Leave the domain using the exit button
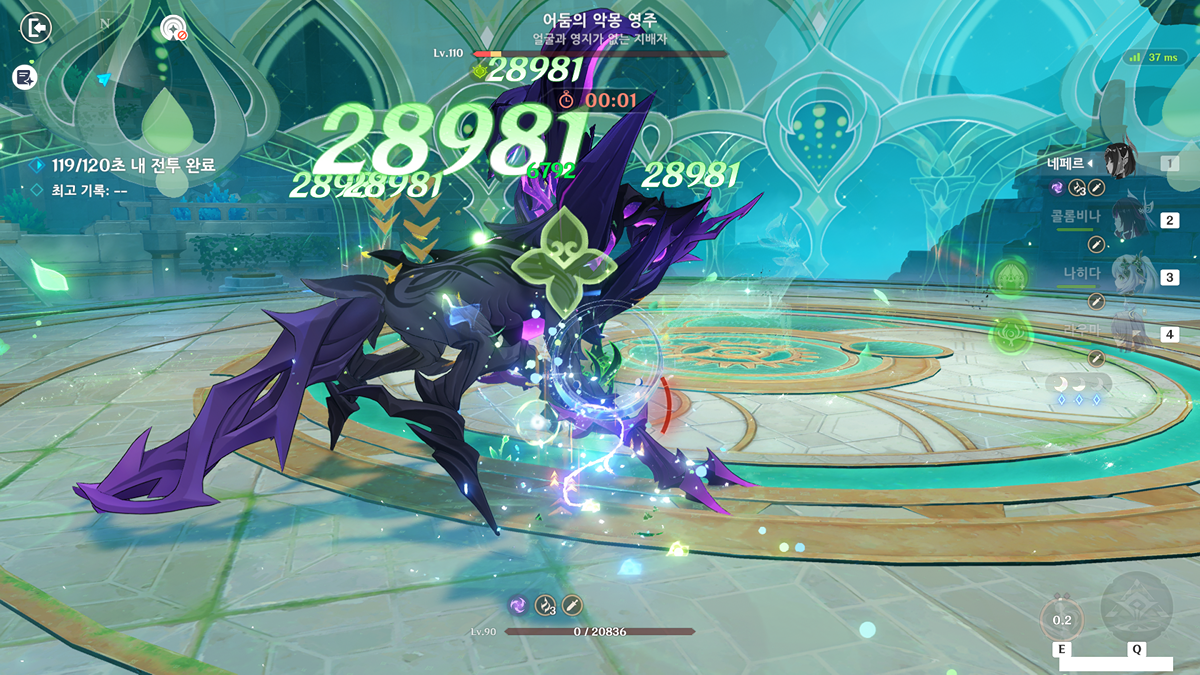The image size is (1200, 675). (36, 28)
